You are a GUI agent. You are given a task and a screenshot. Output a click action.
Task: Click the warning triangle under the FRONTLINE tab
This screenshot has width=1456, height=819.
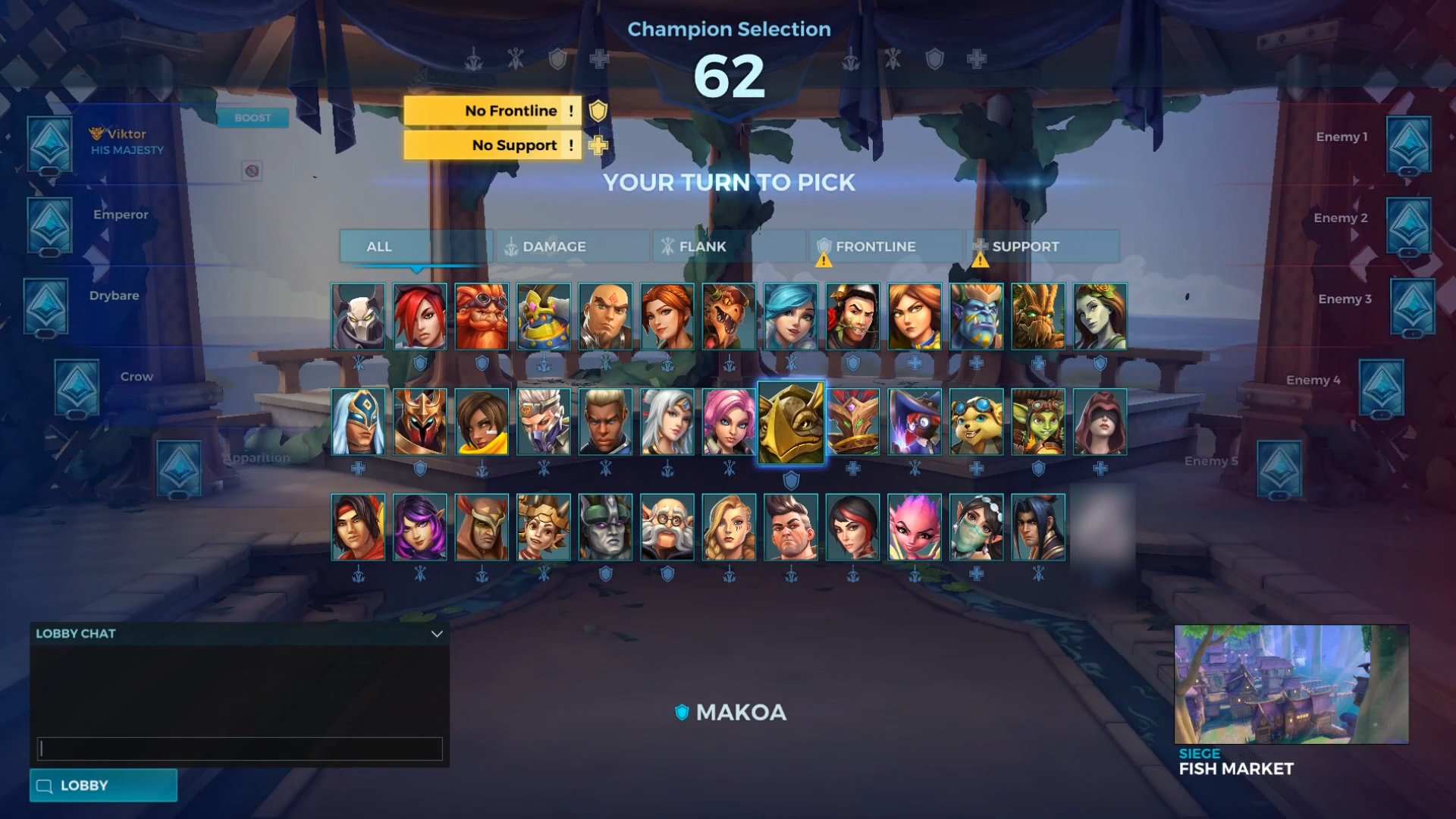824,259
